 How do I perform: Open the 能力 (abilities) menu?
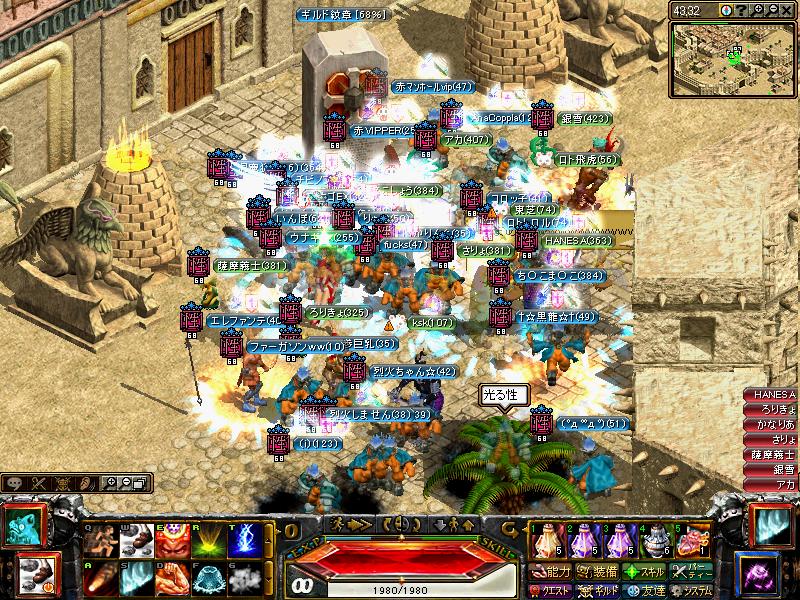[x=551, y=572]
